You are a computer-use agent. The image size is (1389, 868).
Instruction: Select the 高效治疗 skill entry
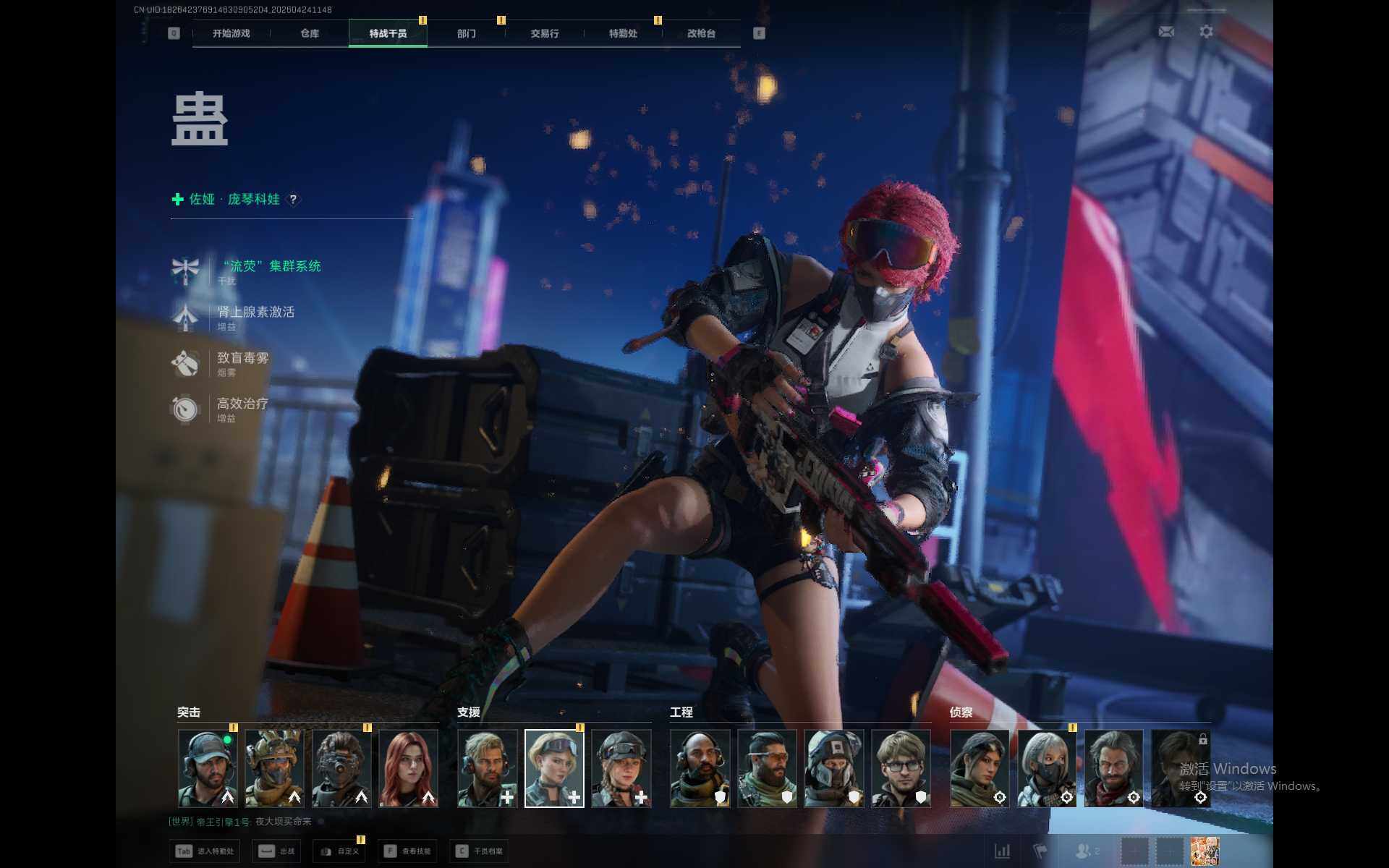(242, 404)
